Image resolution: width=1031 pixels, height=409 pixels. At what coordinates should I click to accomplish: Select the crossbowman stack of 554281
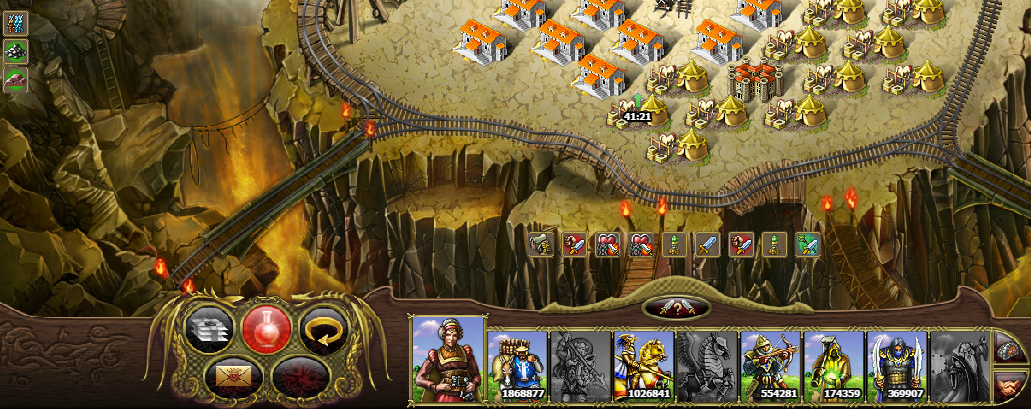click(770, 367)
